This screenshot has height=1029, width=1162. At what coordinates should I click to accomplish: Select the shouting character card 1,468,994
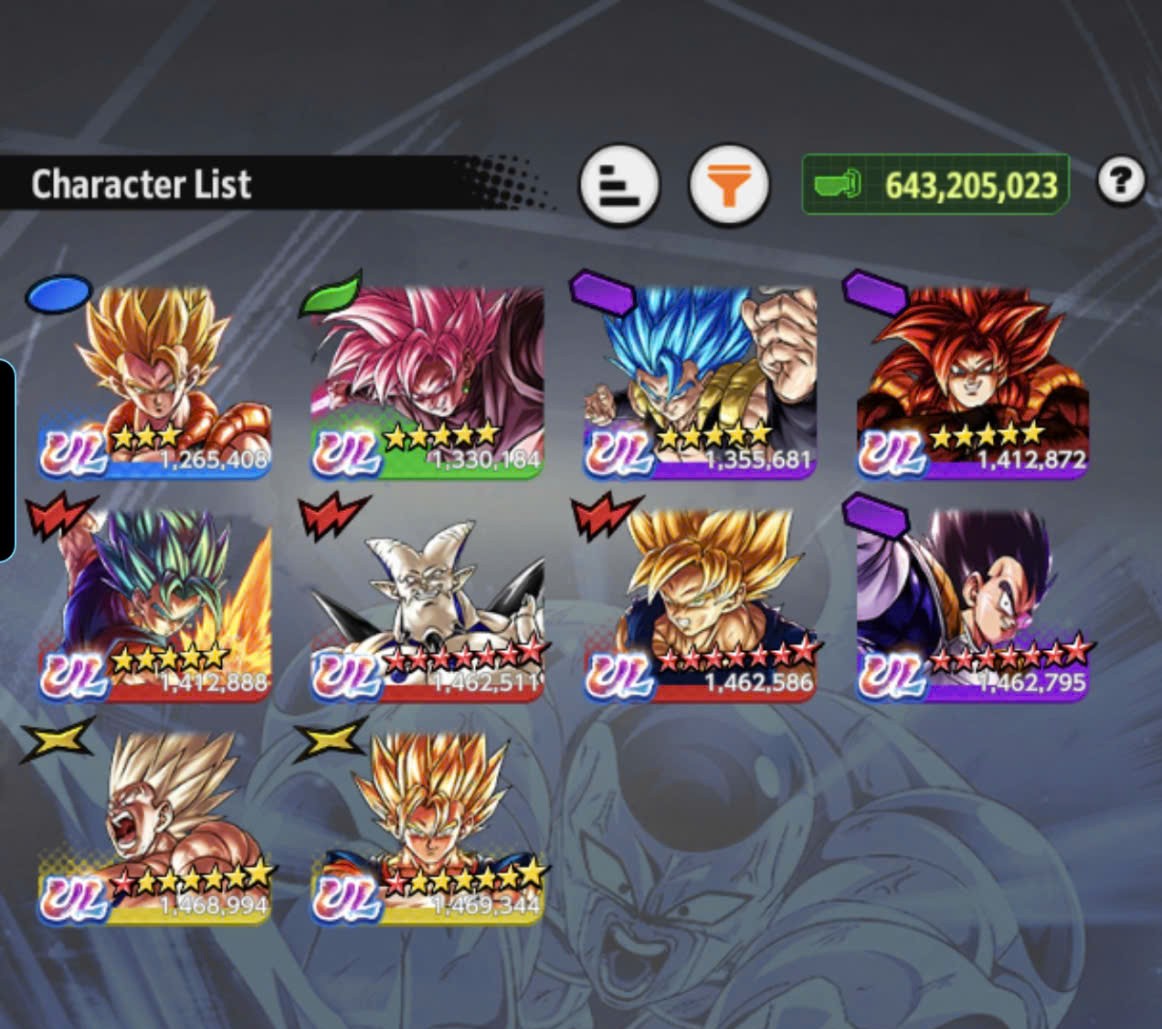point(155,826)
